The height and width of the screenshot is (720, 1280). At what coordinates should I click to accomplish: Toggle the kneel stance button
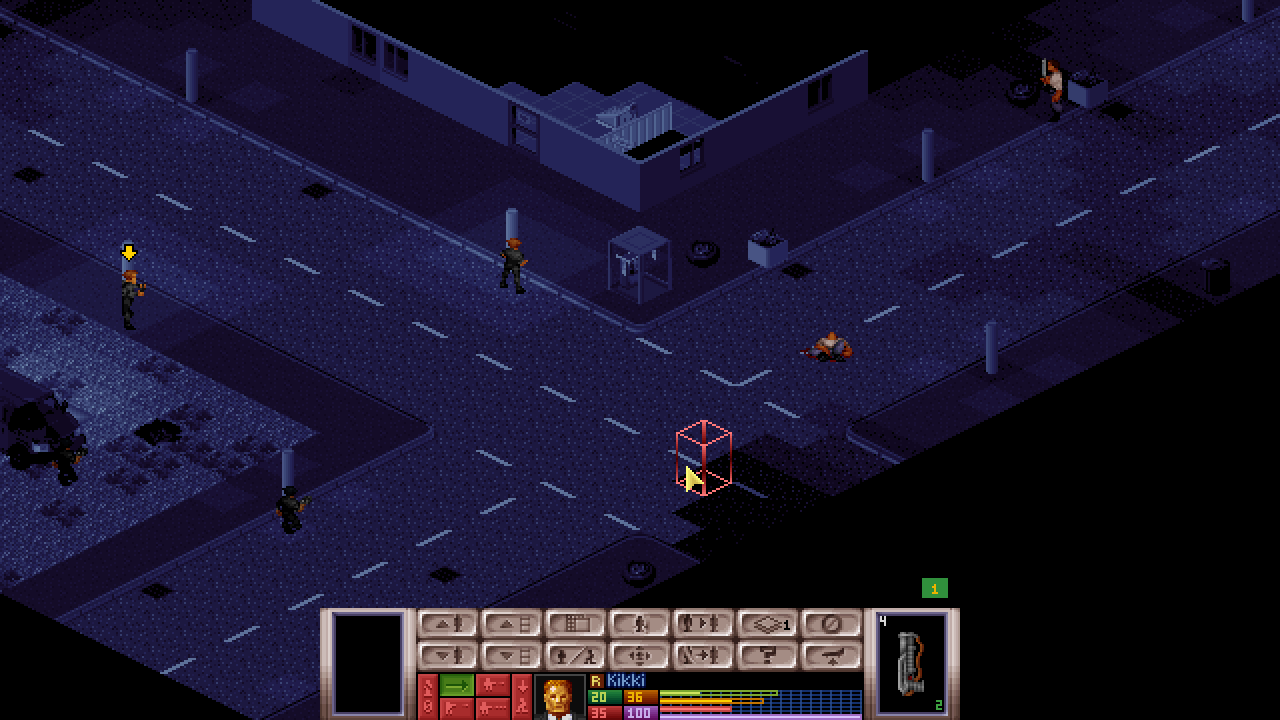coord(639,624)
